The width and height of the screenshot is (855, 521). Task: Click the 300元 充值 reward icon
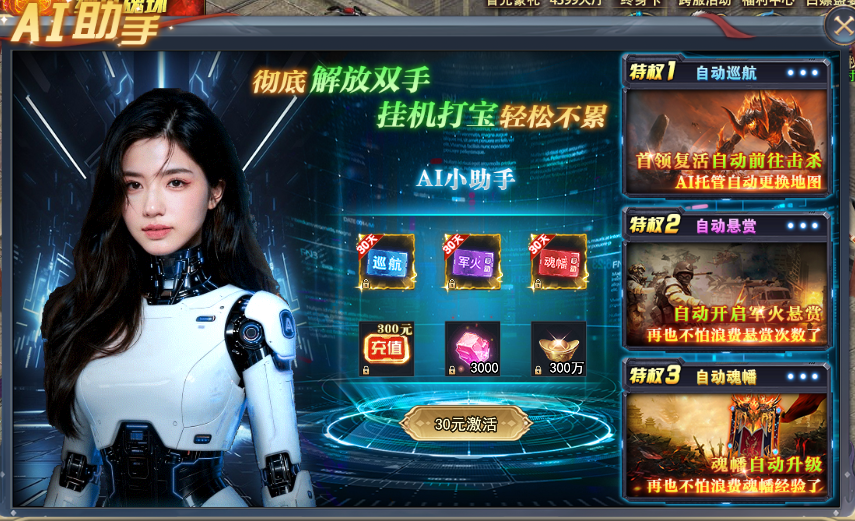[x=386, y=349]
